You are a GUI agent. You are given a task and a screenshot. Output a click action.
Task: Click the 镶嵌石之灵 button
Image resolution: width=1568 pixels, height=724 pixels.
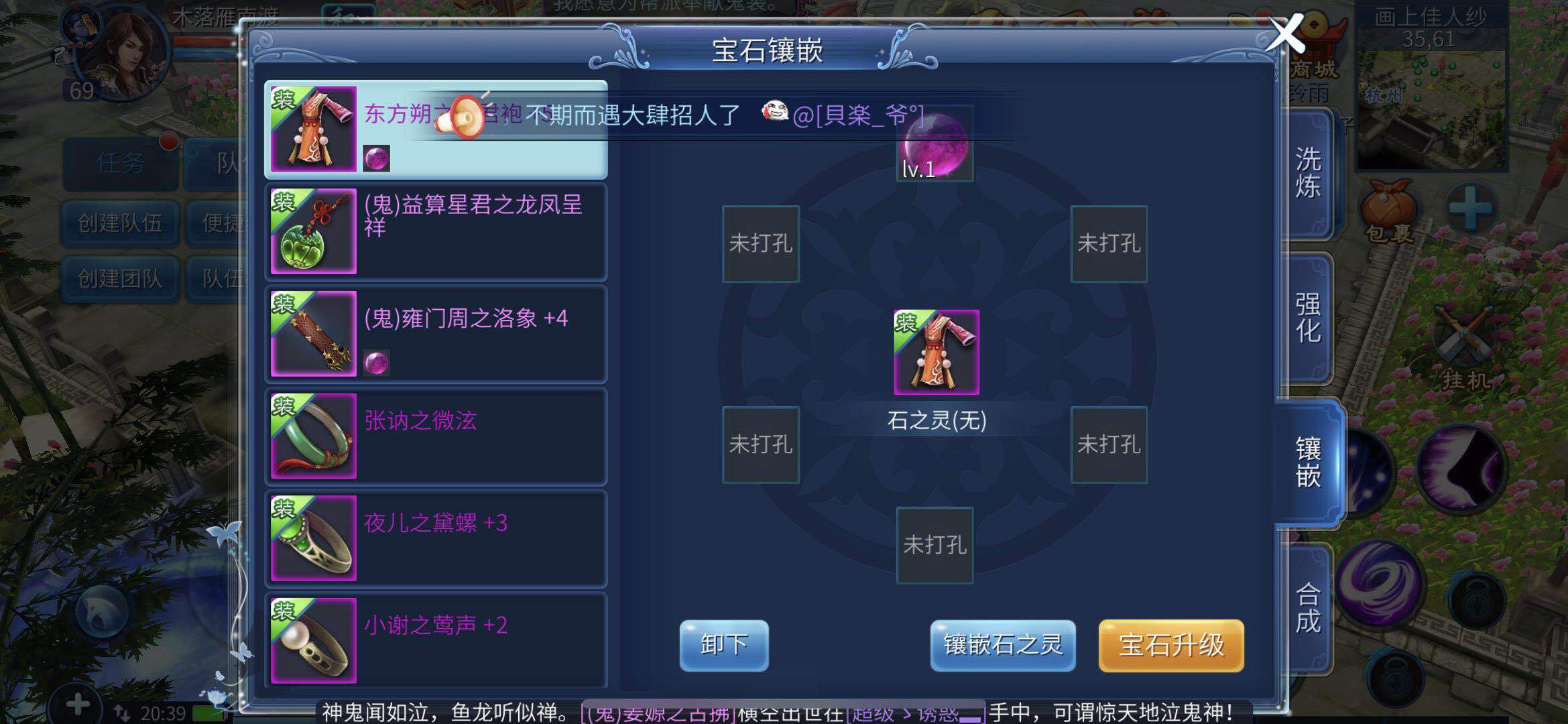[x=1002, y=645]
